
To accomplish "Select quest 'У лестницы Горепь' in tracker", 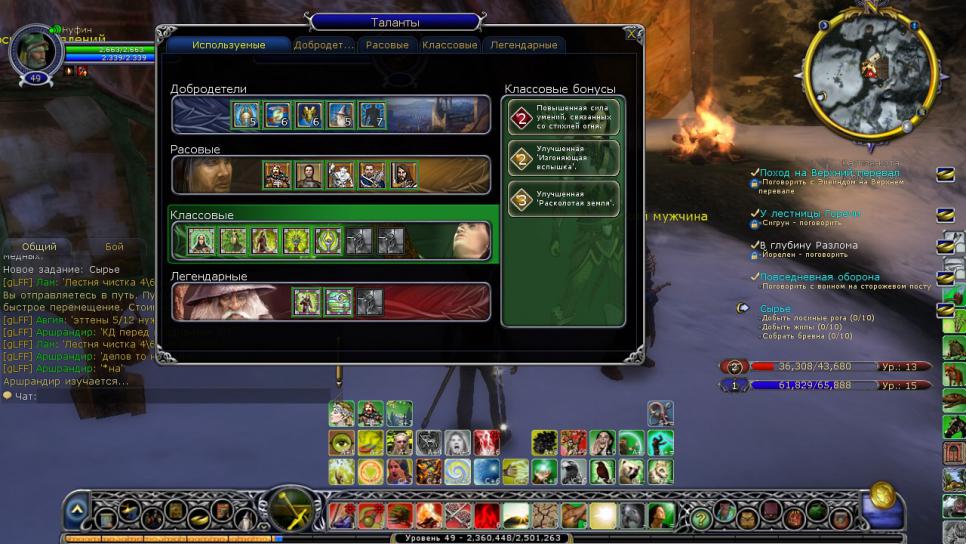I will [809, 214].
